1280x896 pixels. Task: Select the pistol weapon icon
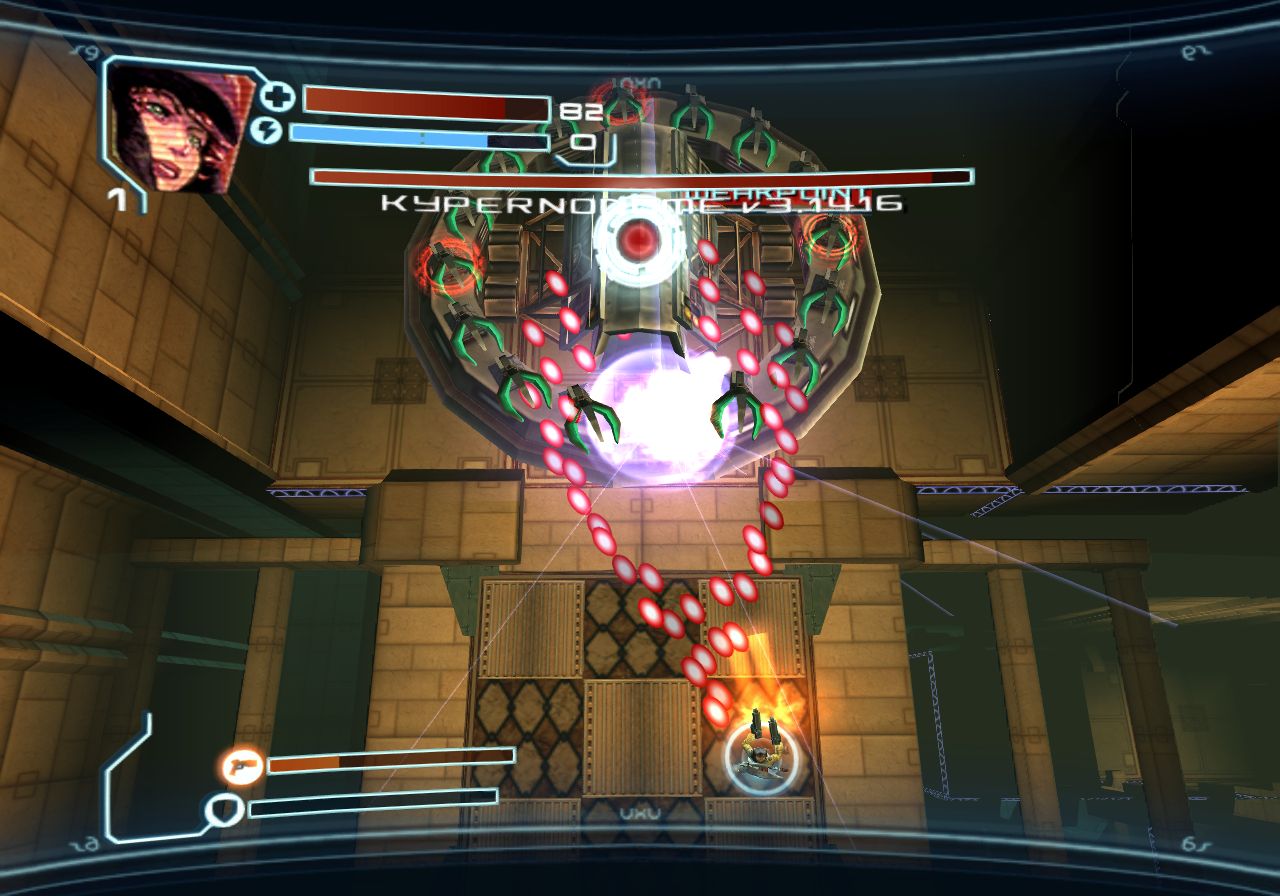[242, 766]
